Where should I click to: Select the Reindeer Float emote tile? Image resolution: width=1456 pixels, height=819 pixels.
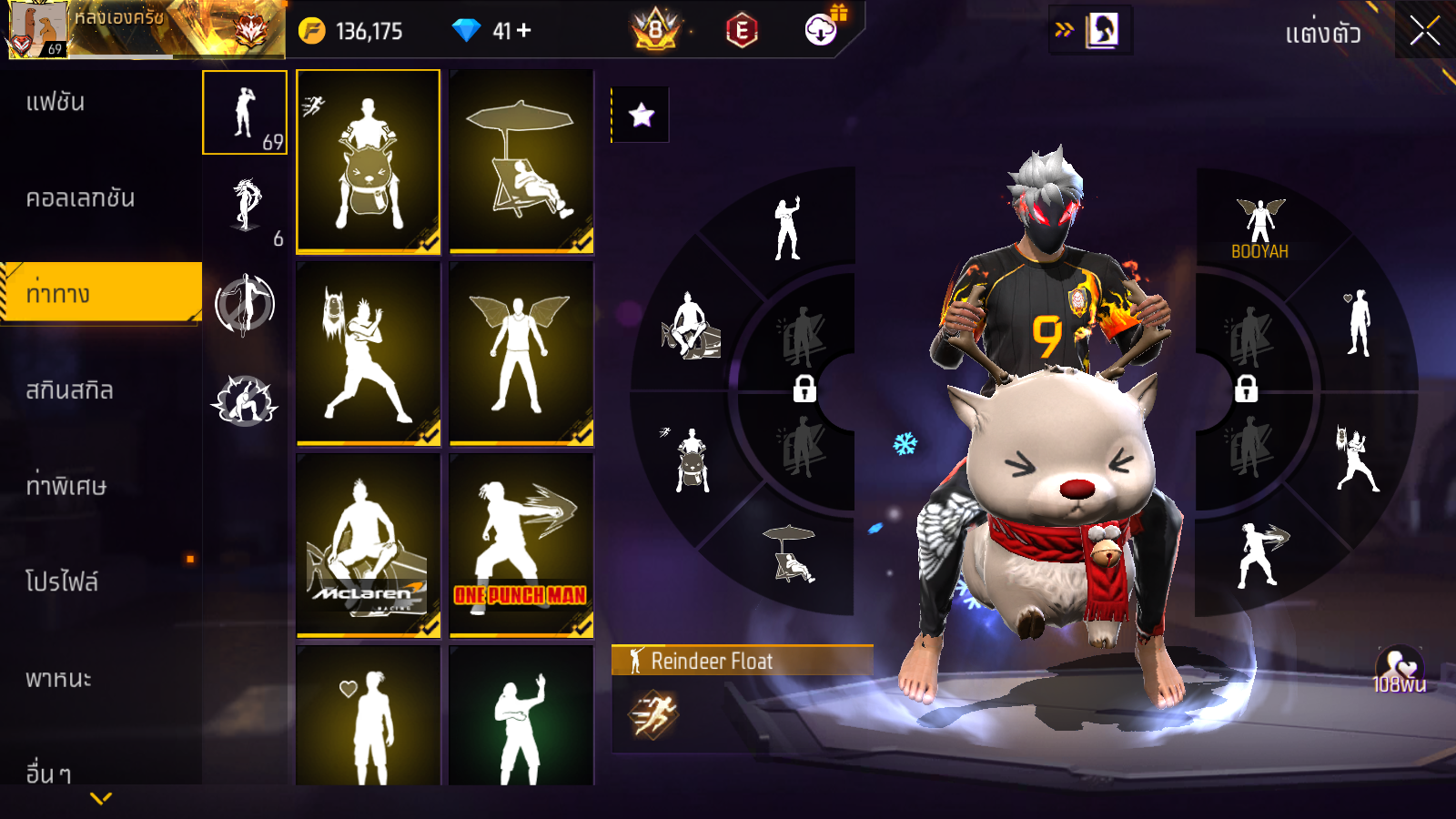pos(369,161)
